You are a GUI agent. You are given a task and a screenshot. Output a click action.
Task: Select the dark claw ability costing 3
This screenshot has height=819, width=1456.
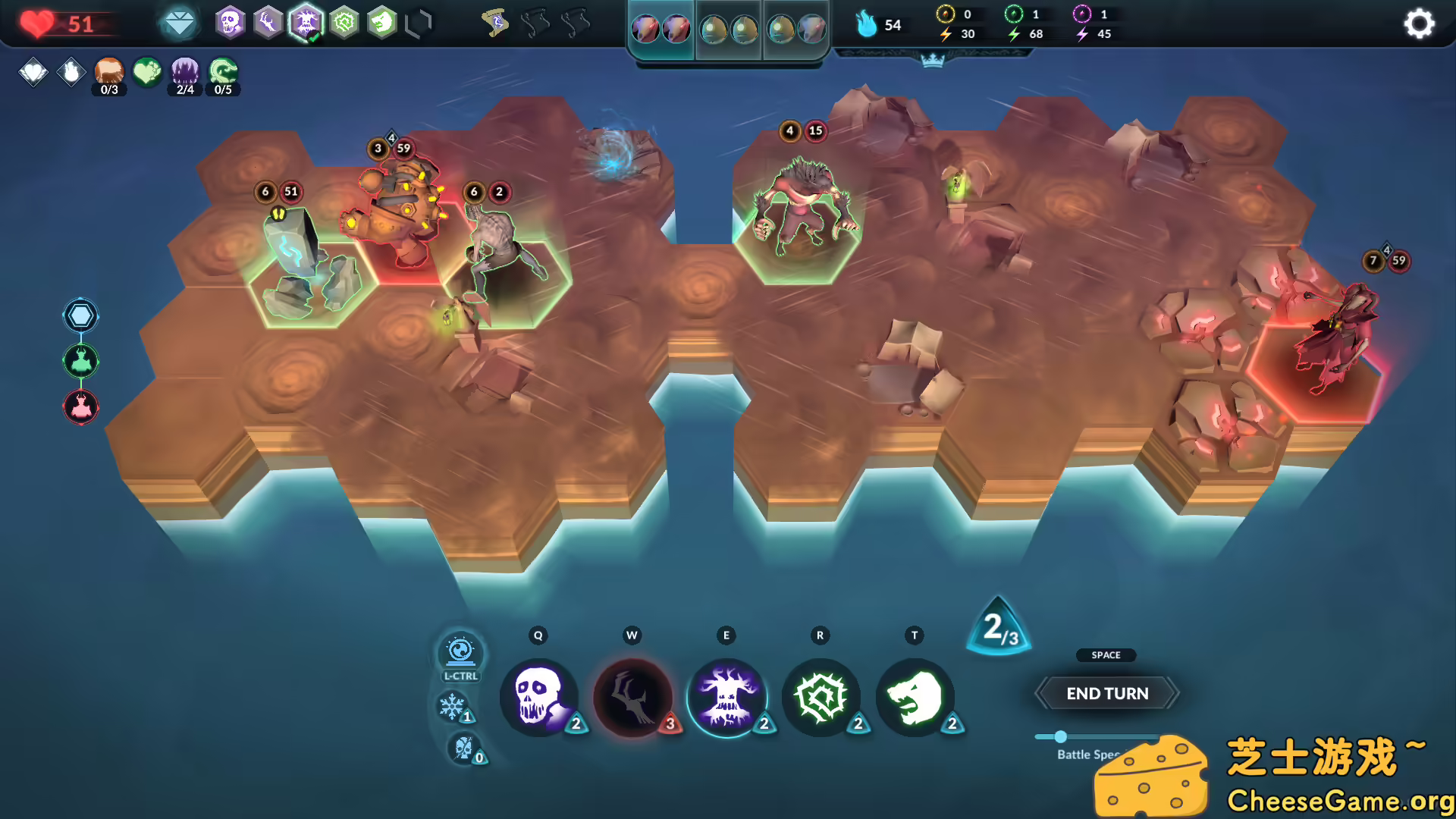click(x=632, y=696)
